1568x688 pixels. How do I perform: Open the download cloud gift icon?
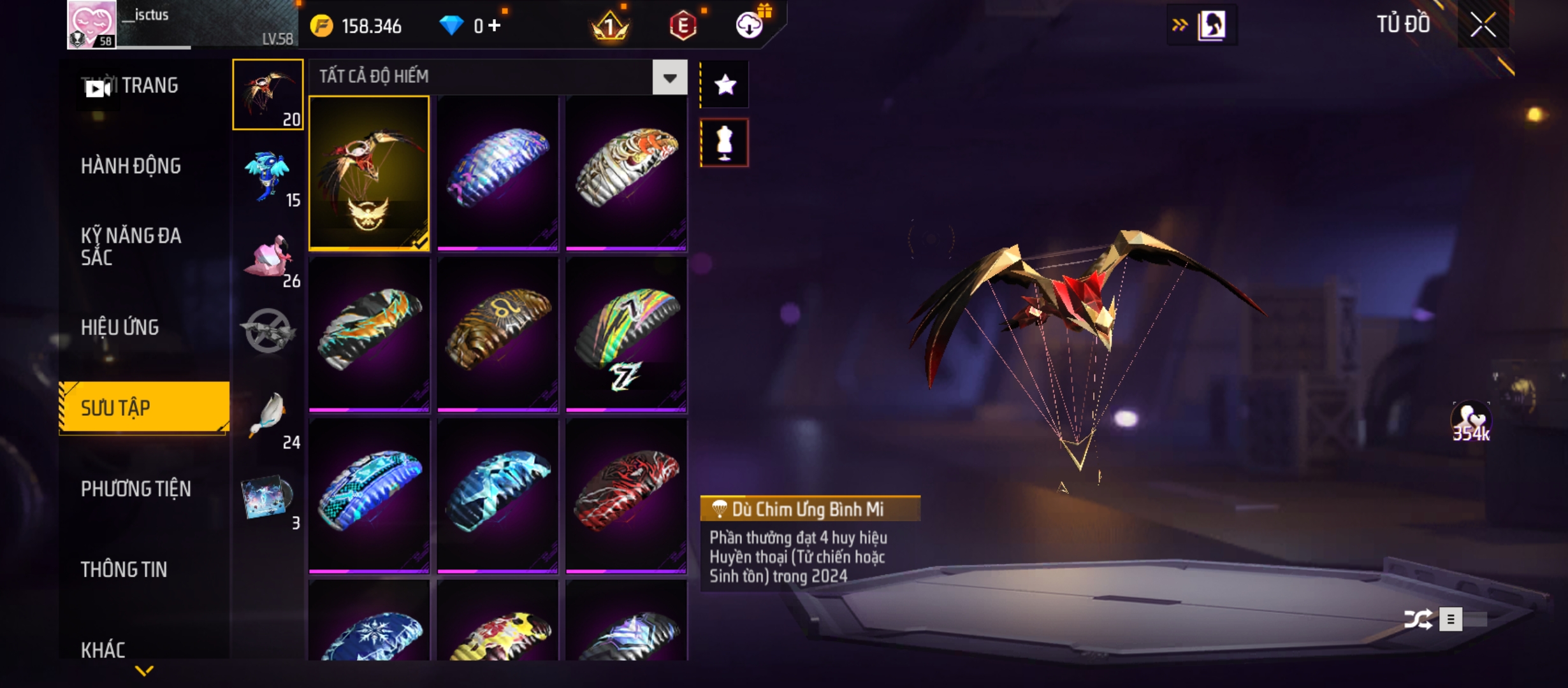tap(750, 25)
